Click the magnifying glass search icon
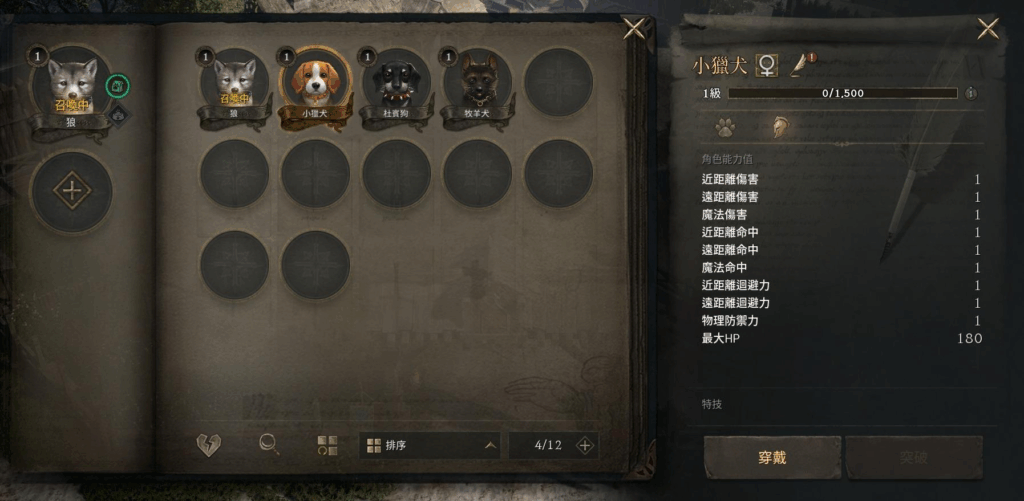1024x501 pixels. [269, 445]
